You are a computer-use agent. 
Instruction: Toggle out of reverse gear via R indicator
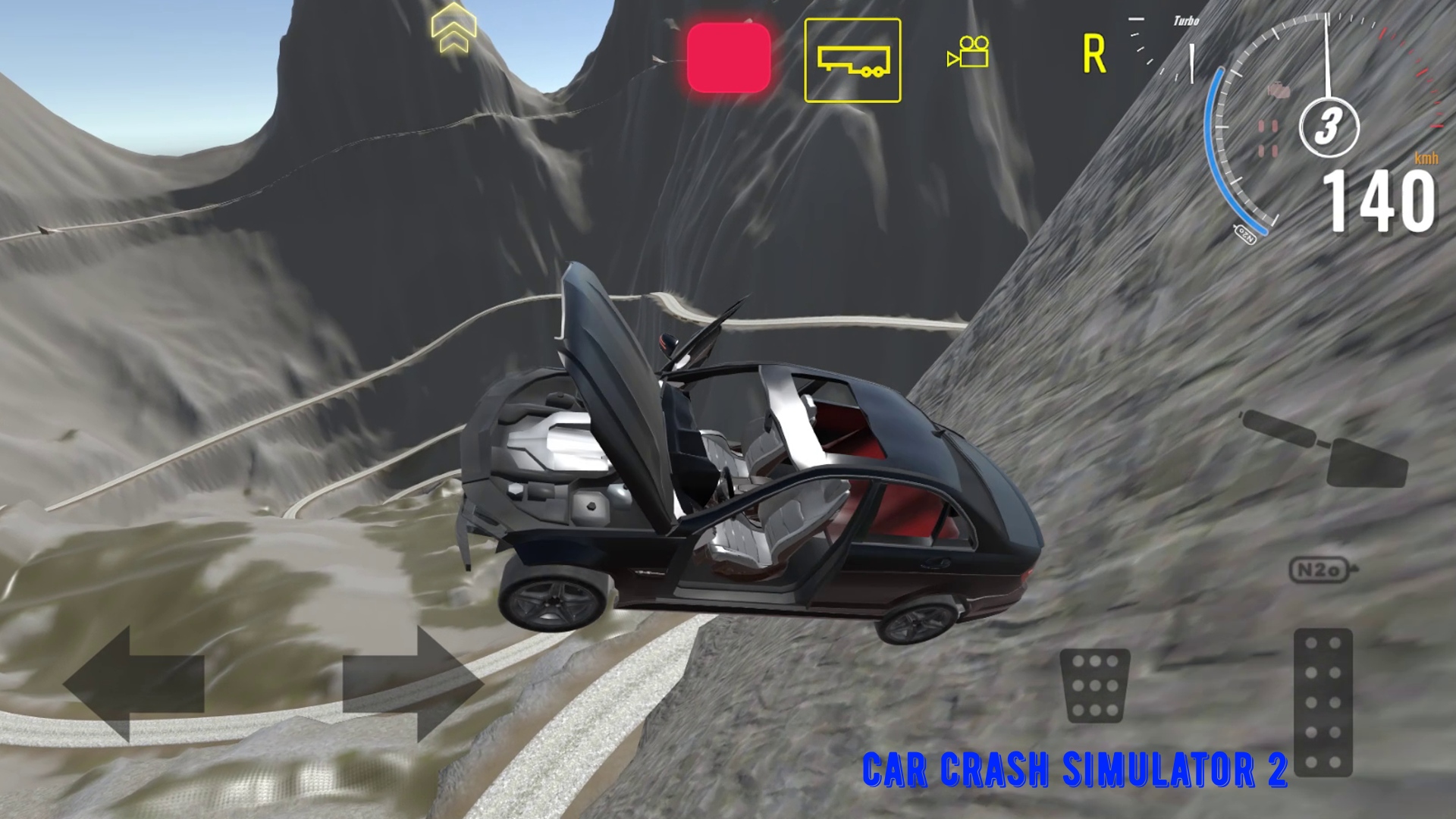(x=1092, y=53)
